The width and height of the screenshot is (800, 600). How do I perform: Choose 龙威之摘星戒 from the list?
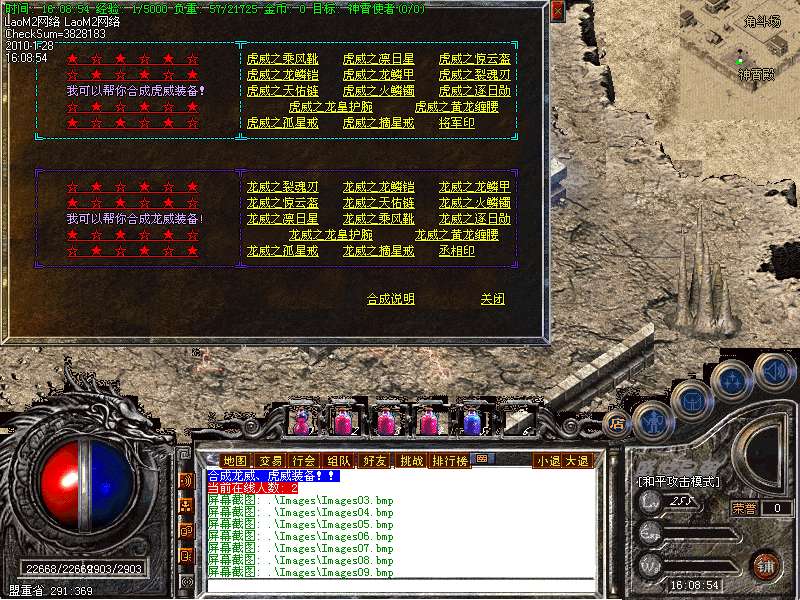pyautogui.click(x=378, y=251)
